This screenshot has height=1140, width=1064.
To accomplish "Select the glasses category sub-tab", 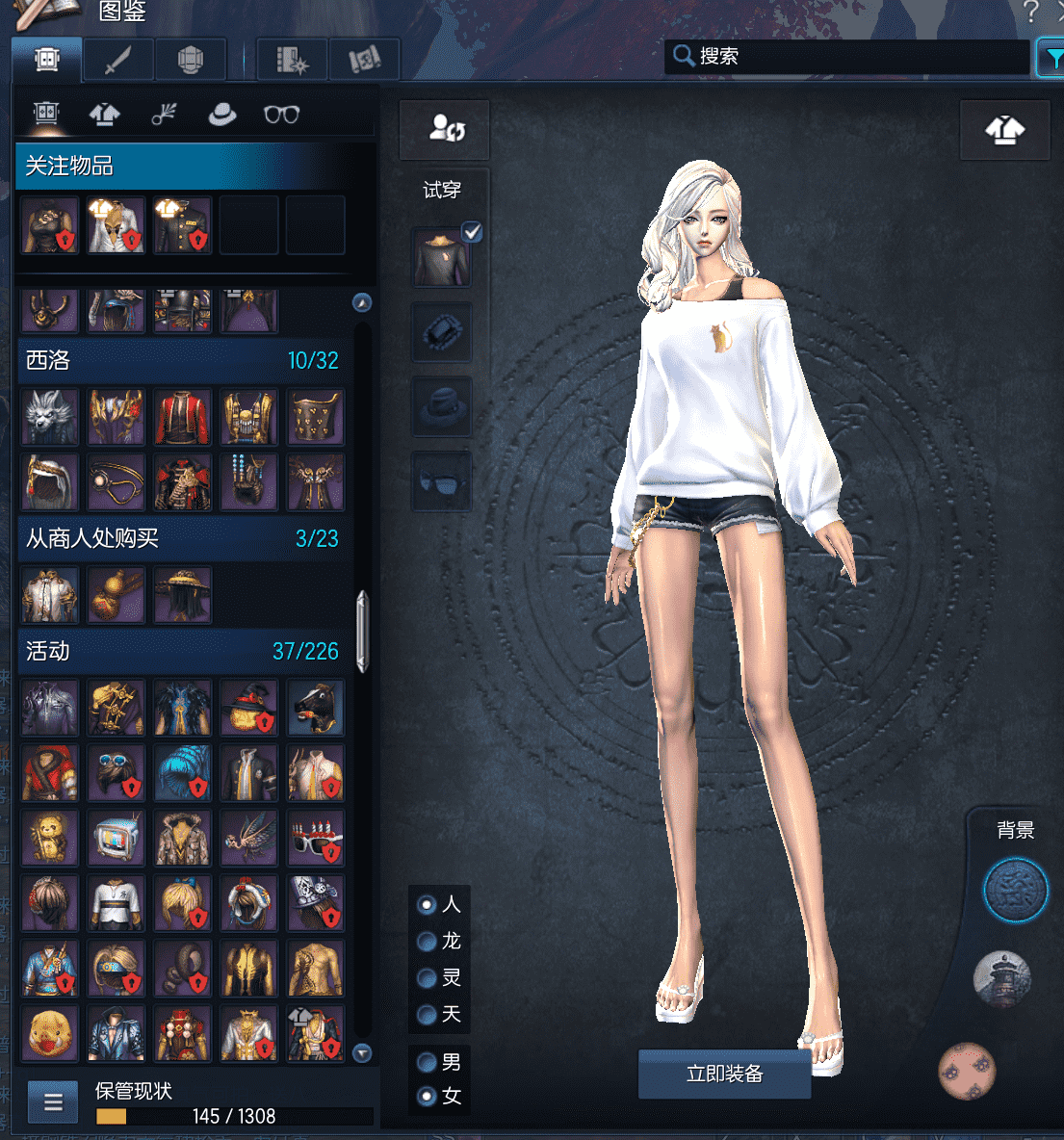I will coord(281,115).
